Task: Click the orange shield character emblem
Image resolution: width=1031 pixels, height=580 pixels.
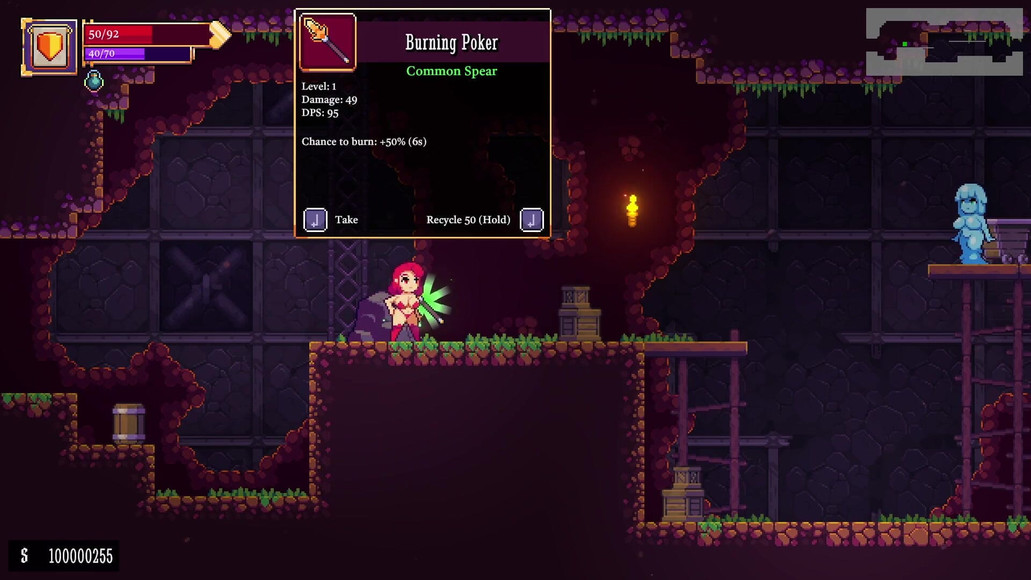Action: tap(49, 46)
